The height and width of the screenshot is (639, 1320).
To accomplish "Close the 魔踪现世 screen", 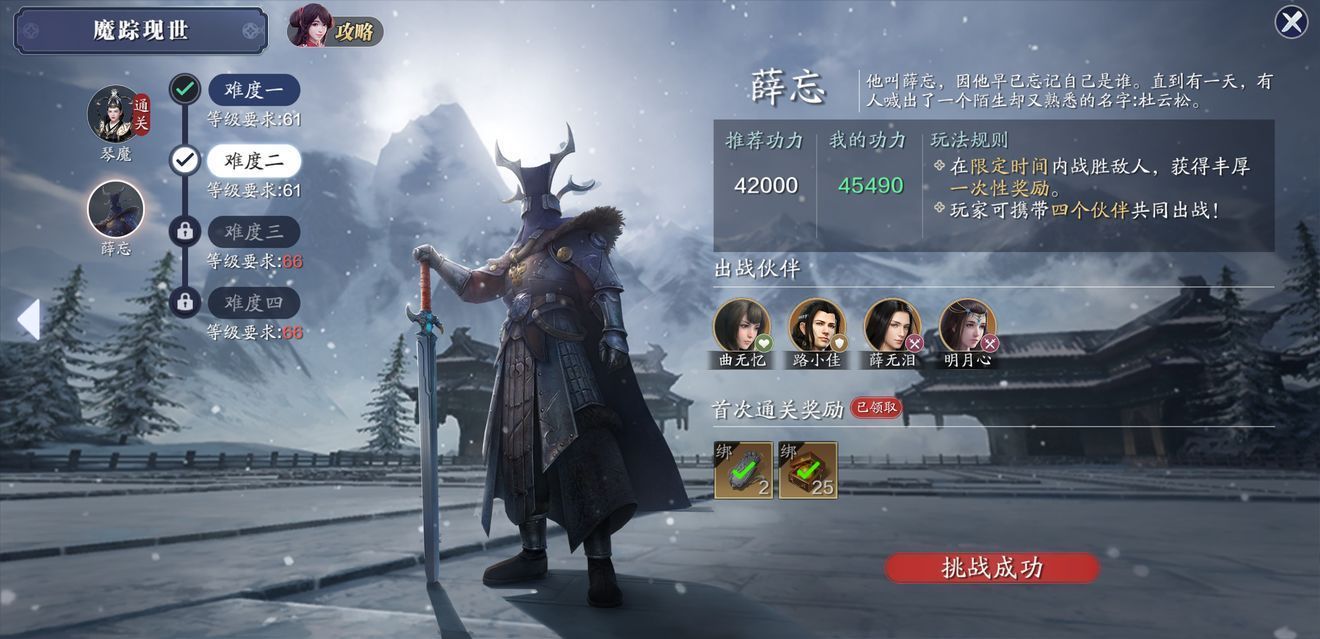I will [x=1291, y=22].
